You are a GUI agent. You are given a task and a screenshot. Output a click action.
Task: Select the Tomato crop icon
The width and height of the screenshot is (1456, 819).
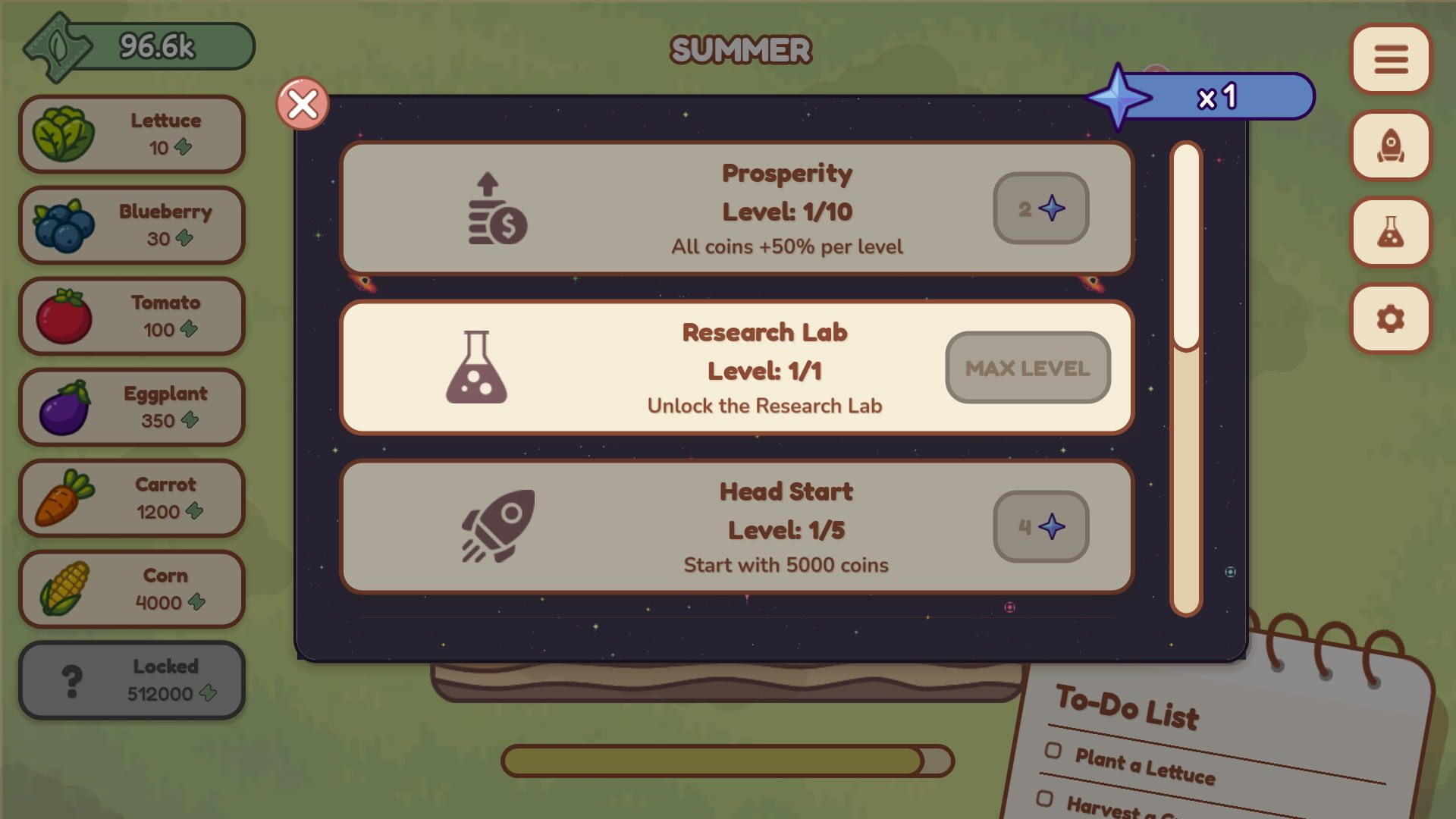point(64,315)
